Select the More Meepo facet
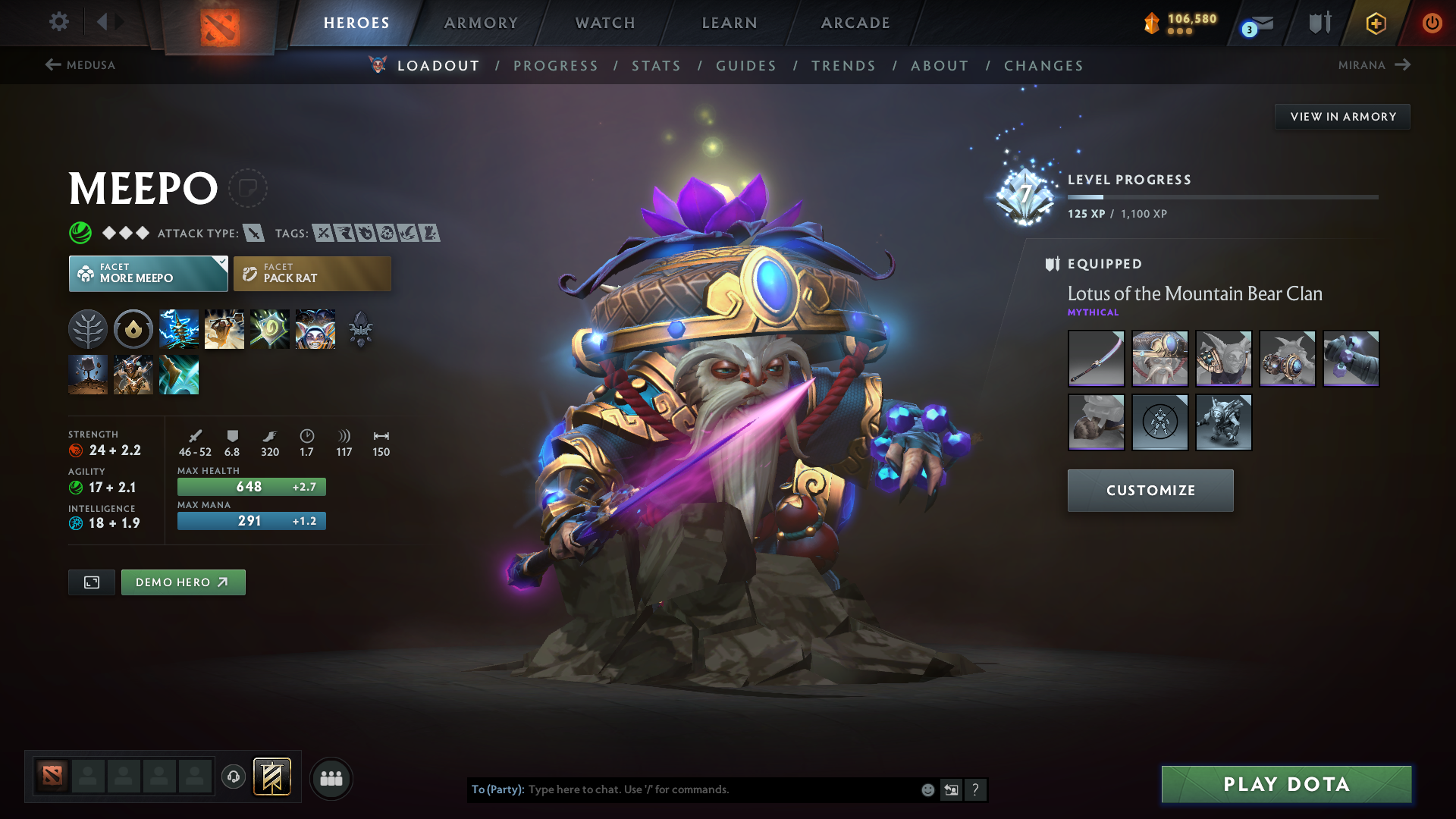Viewport: 1456px width, 819px height. [148, 273]
